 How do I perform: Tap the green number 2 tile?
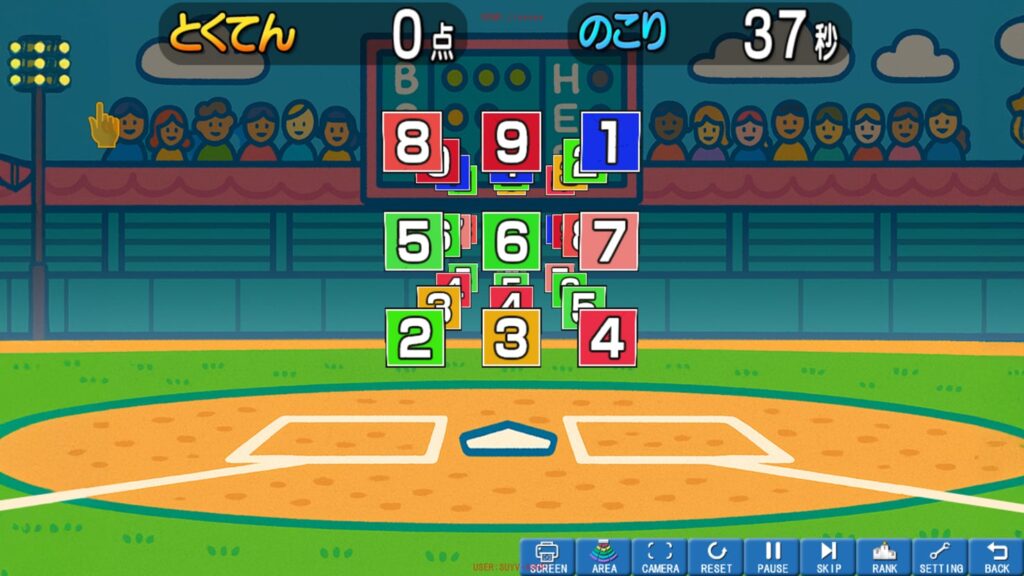click(x=415, y=337)
